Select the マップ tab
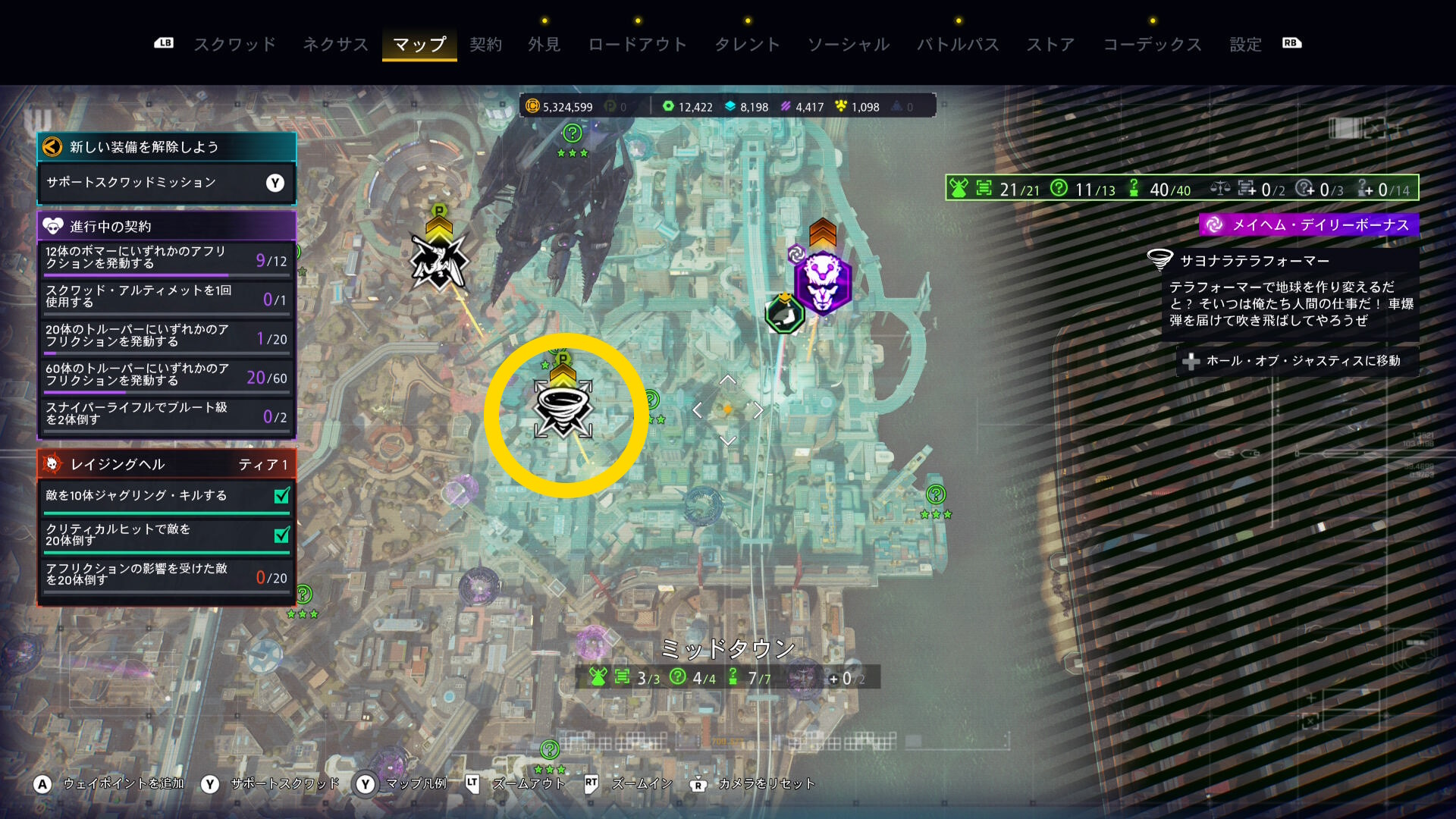 click(419, 44)
